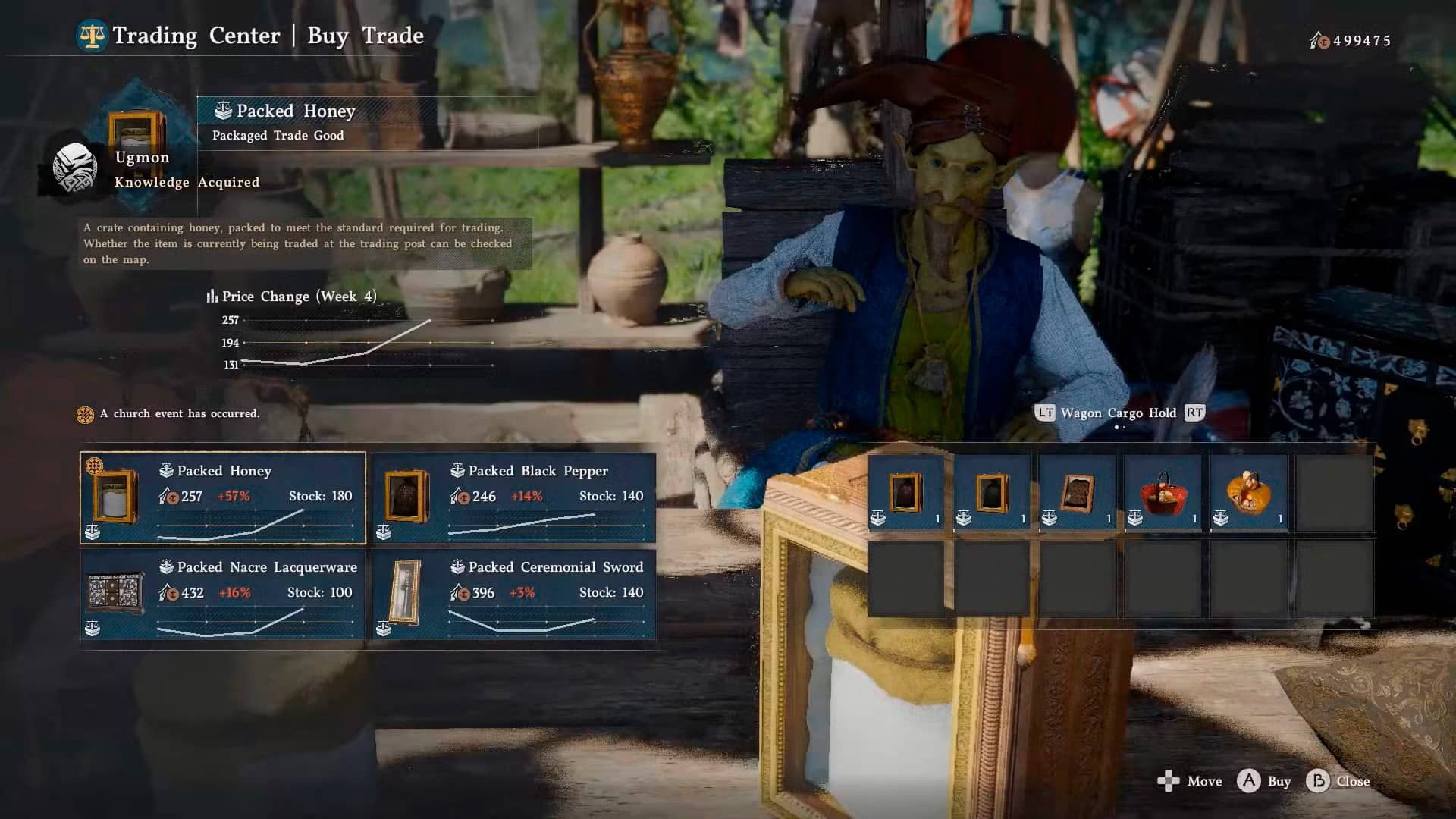Choose the Packed Black Pepper listing
The width and height of the screenshot is (1456, 819).
pos(513,498)
